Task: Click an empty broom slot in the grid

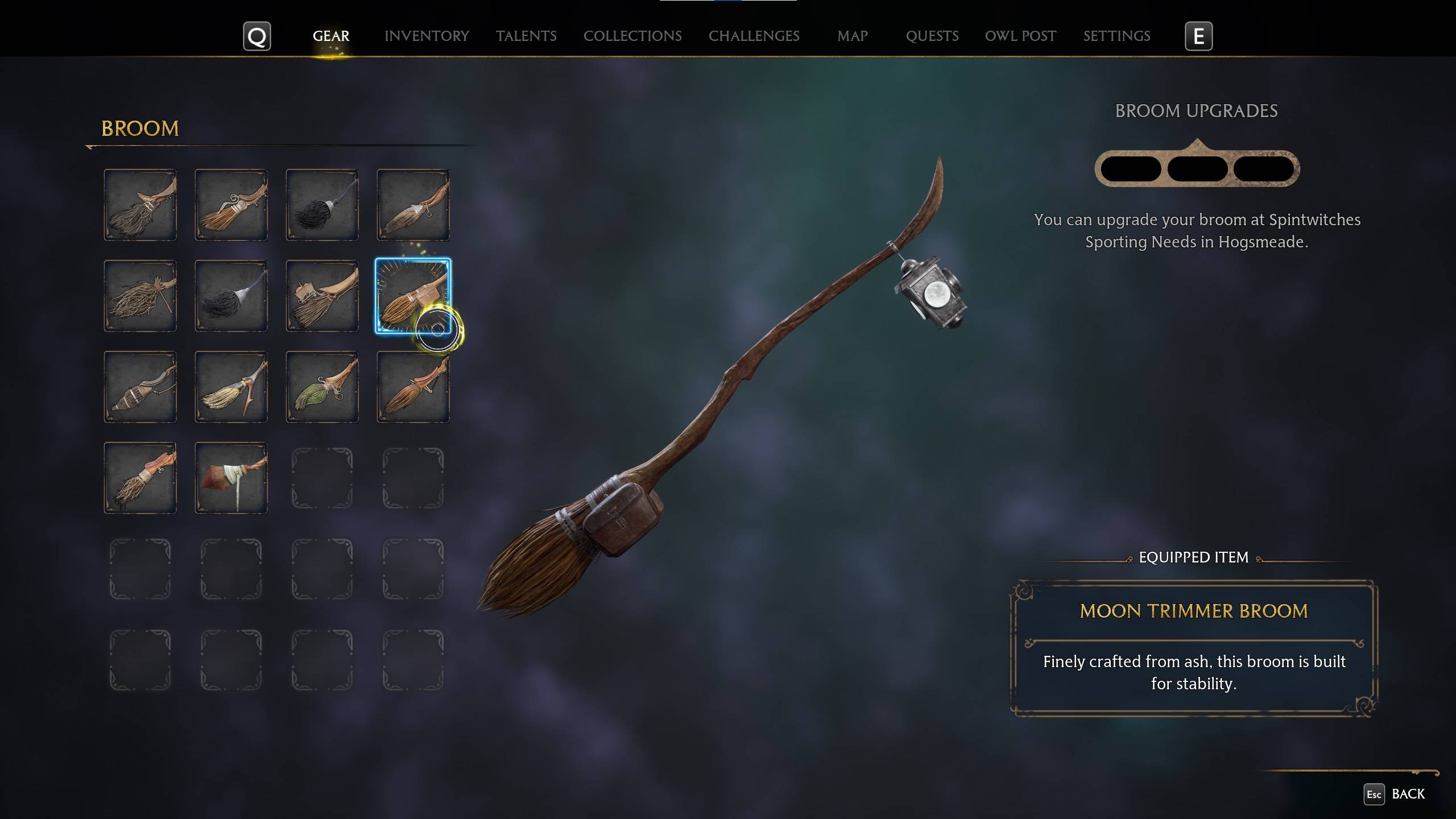Action: pyautogui.click(x=322, y=478)
